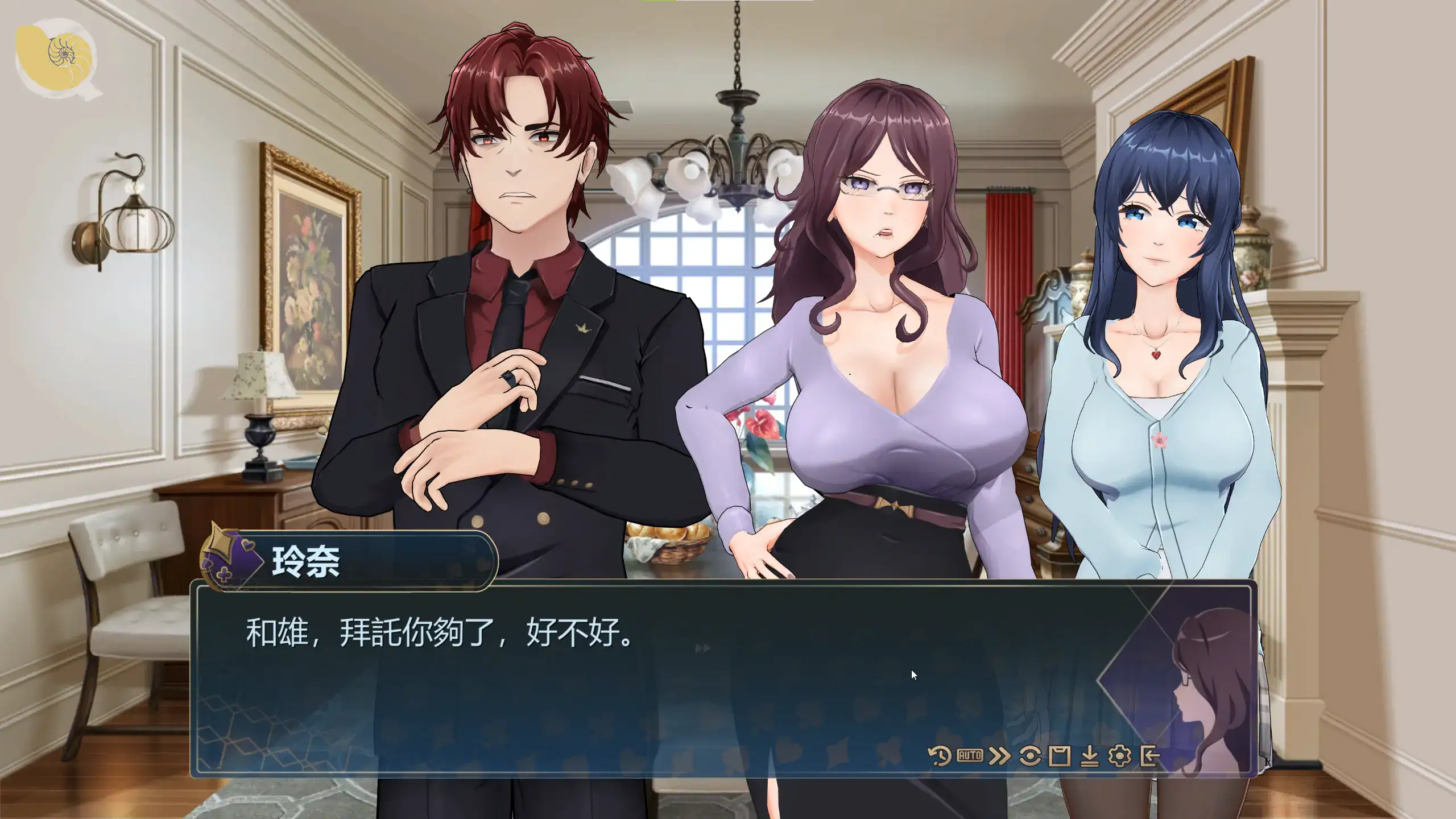Open the dialogue history log icon
Screen dimensions: 1456x819
pyautogui.click(x=939, y=756)
